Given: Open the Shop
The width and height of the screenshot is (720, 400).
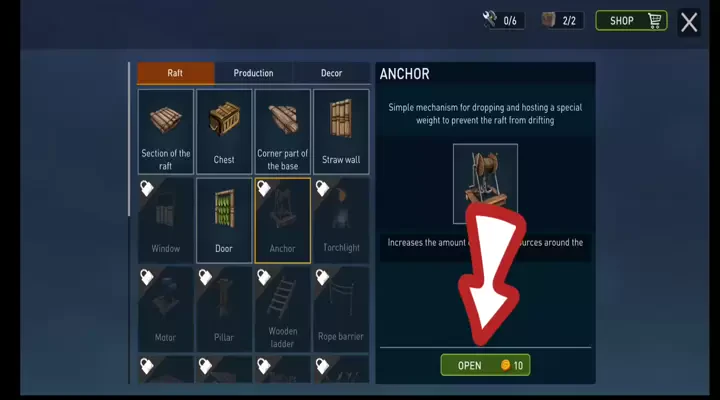Looking at the screenshot, I should pos(631,21).
